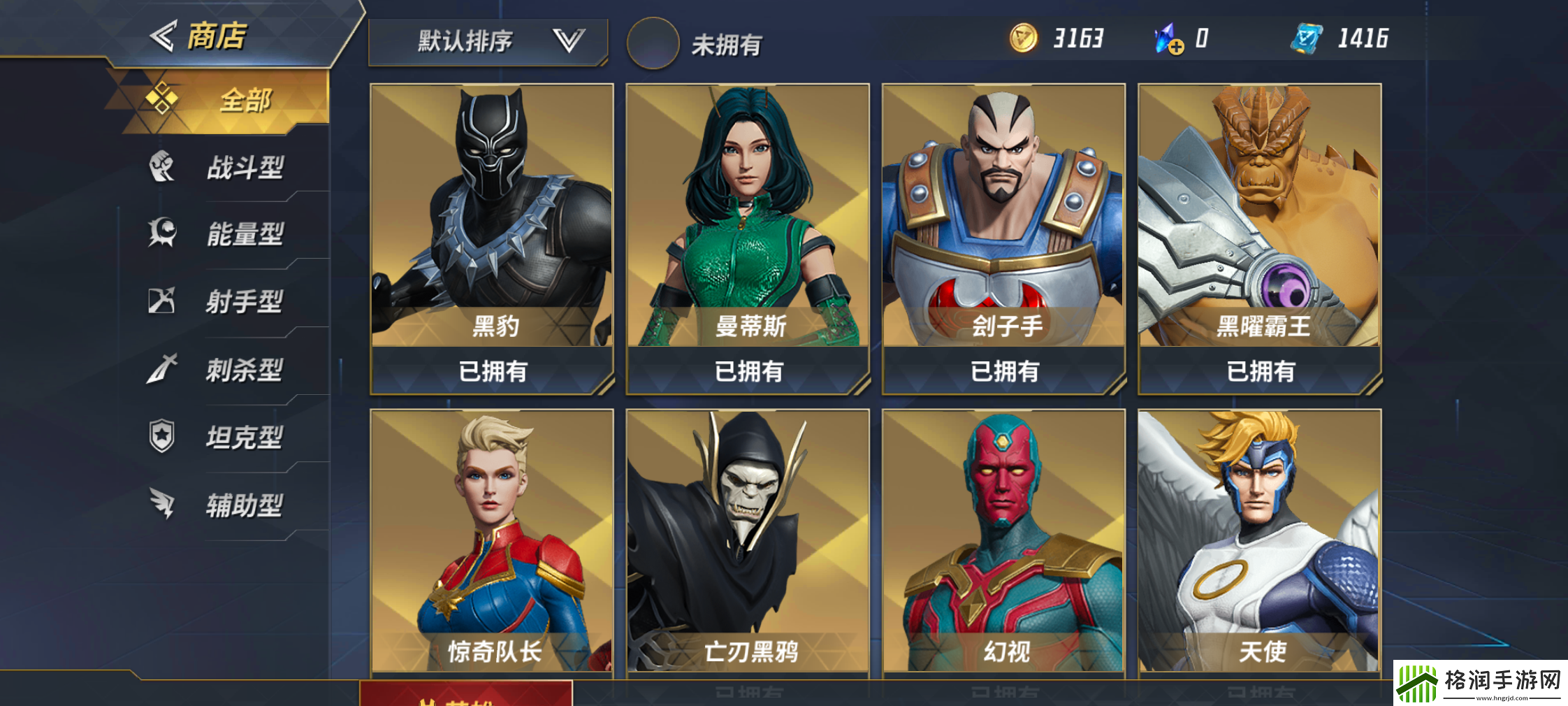1568x706 pixels.
Task: Select the 战斗型 fist icon in sidebar
Action: tap(162, 166)
